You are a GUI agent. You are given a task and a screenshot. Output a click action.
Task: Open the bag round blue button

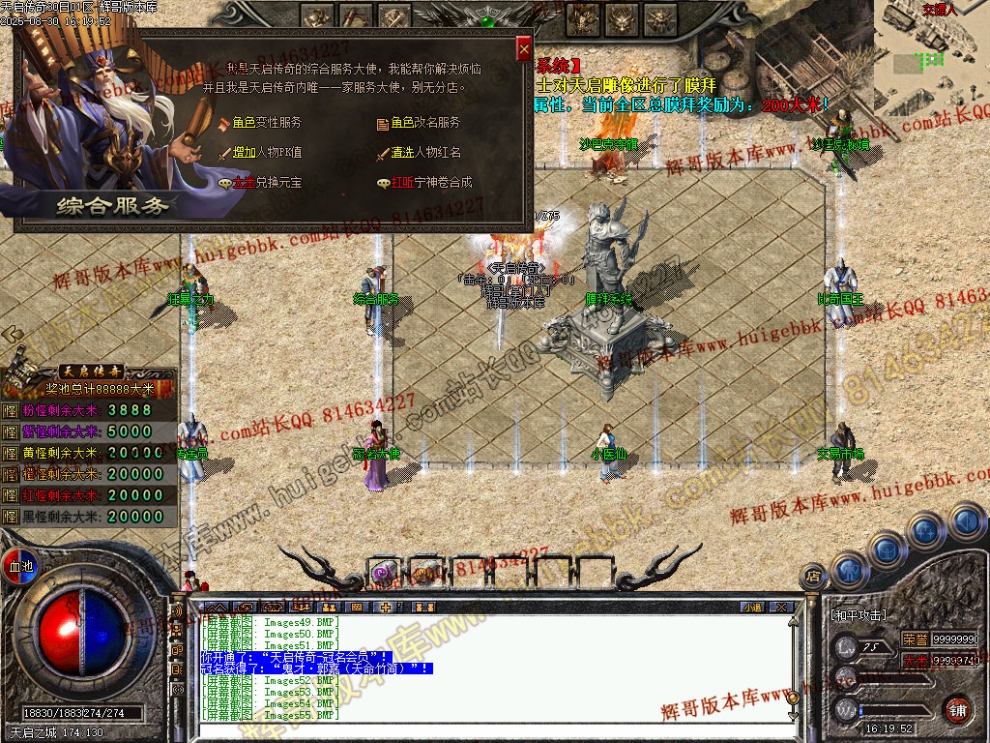(x=886, y=548)
